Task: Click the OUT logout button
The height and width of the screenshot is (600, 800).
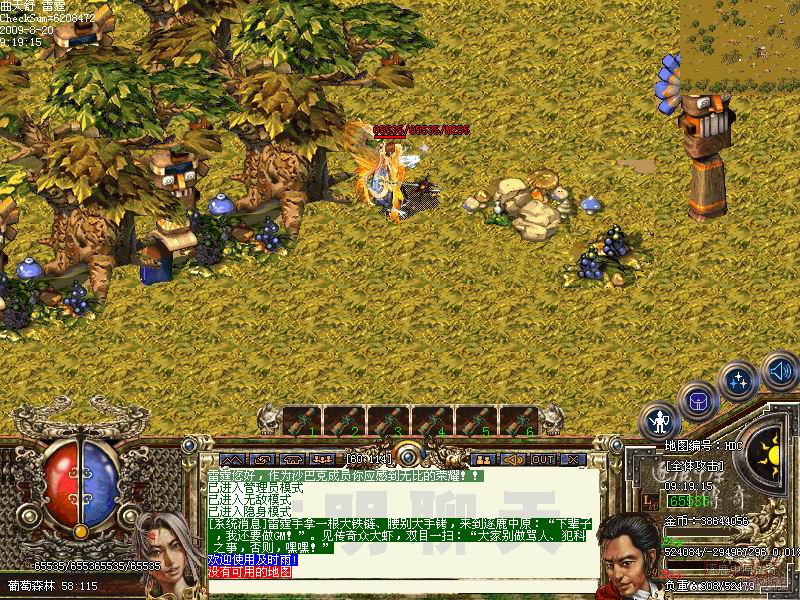Action: tap(543, 459)
